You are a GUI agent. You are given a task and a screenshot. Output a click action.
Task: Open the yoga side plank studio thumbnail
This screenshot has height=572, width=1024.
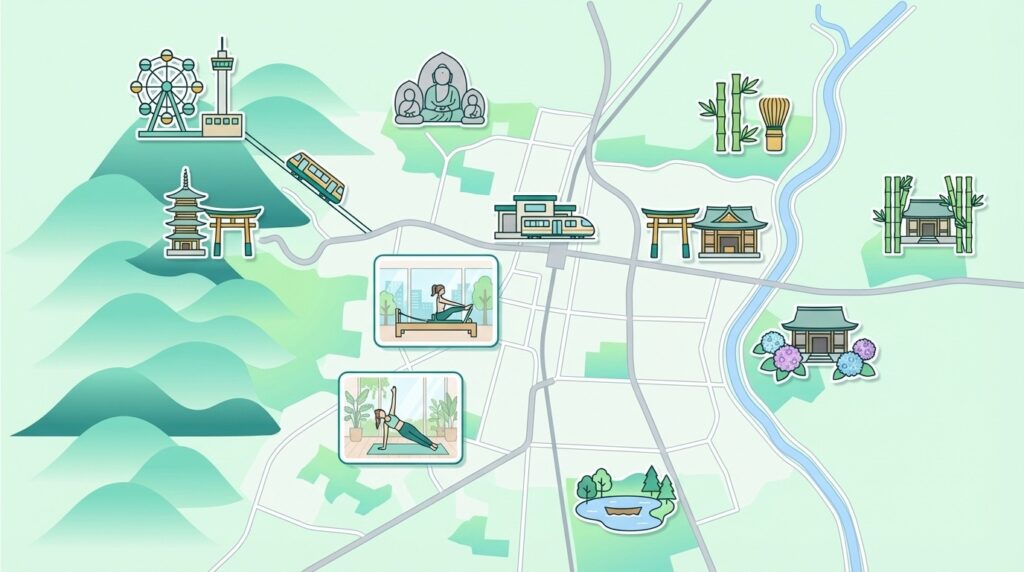coord(400,419)
